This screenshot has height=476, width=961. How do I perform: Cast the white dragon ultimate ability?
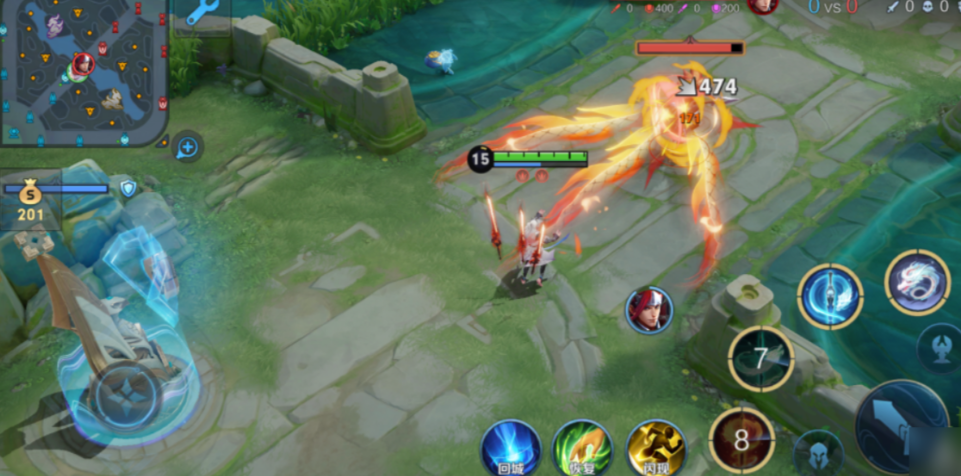click(x=917, y=283)
